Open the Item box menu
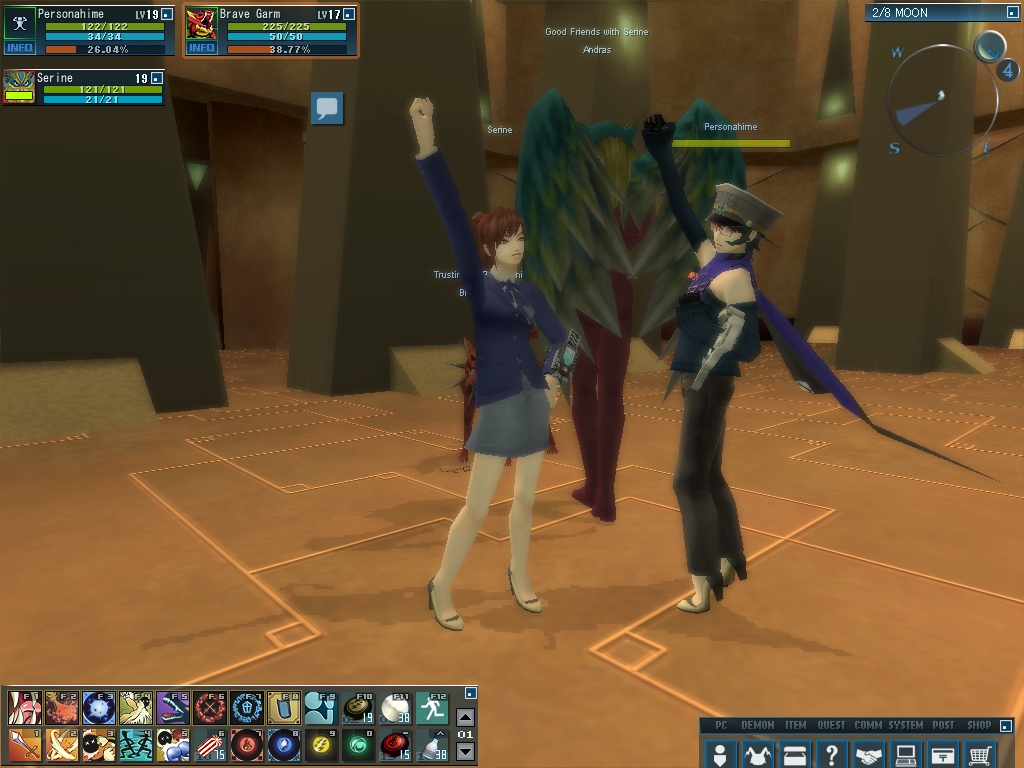 pos(794,754)
